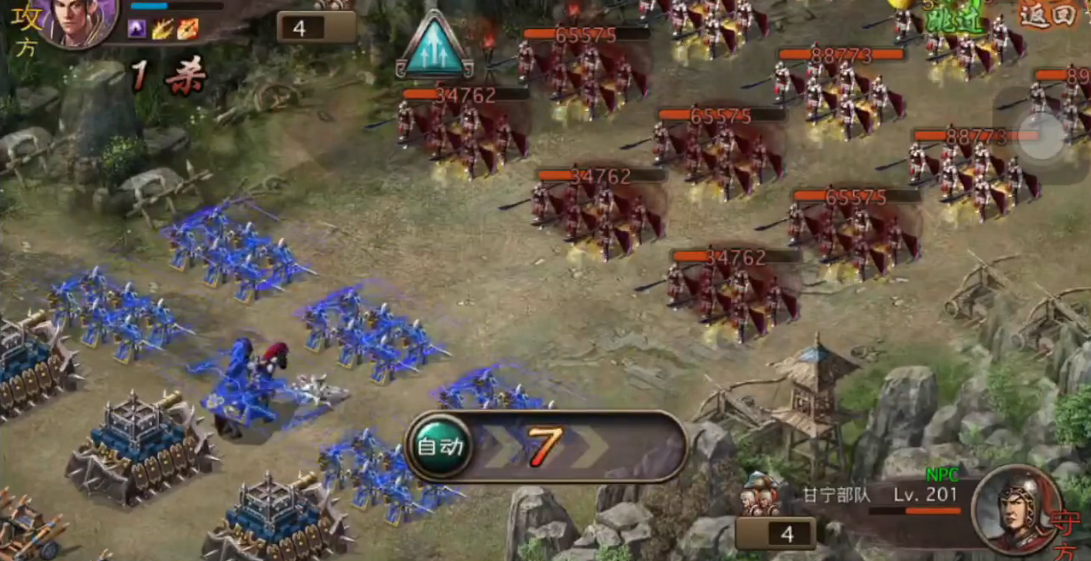Image resolution: width=1091 pixels, height=561 pixels.
Task: Tap the defender reserve troop heads icon
Action: 761,494
